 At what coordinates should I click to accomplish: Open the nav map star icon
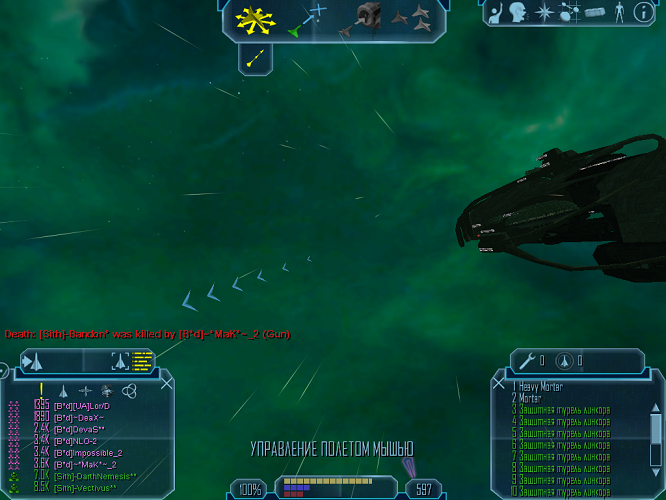(544, 12)
